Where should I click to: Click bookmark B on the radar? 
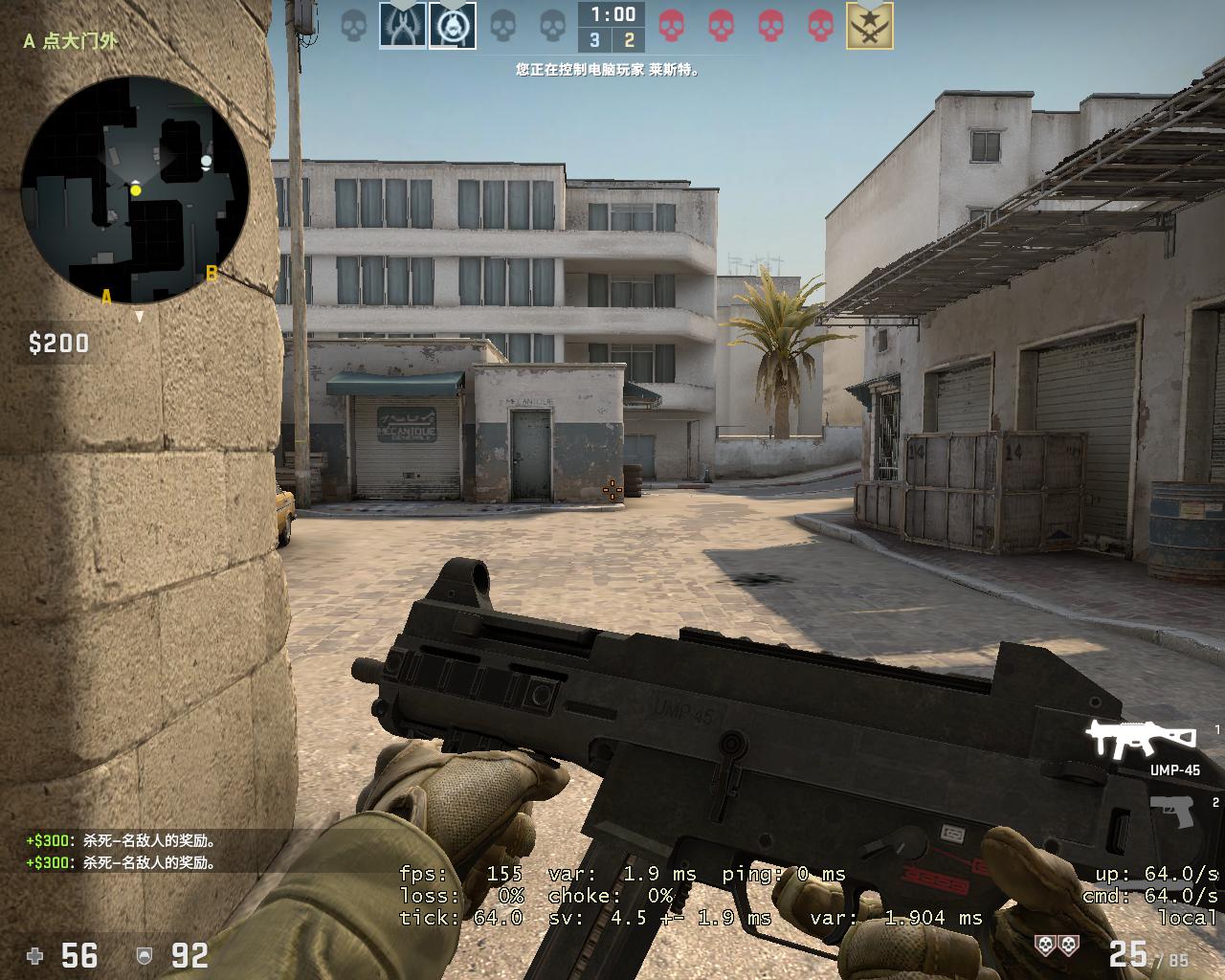211,274
